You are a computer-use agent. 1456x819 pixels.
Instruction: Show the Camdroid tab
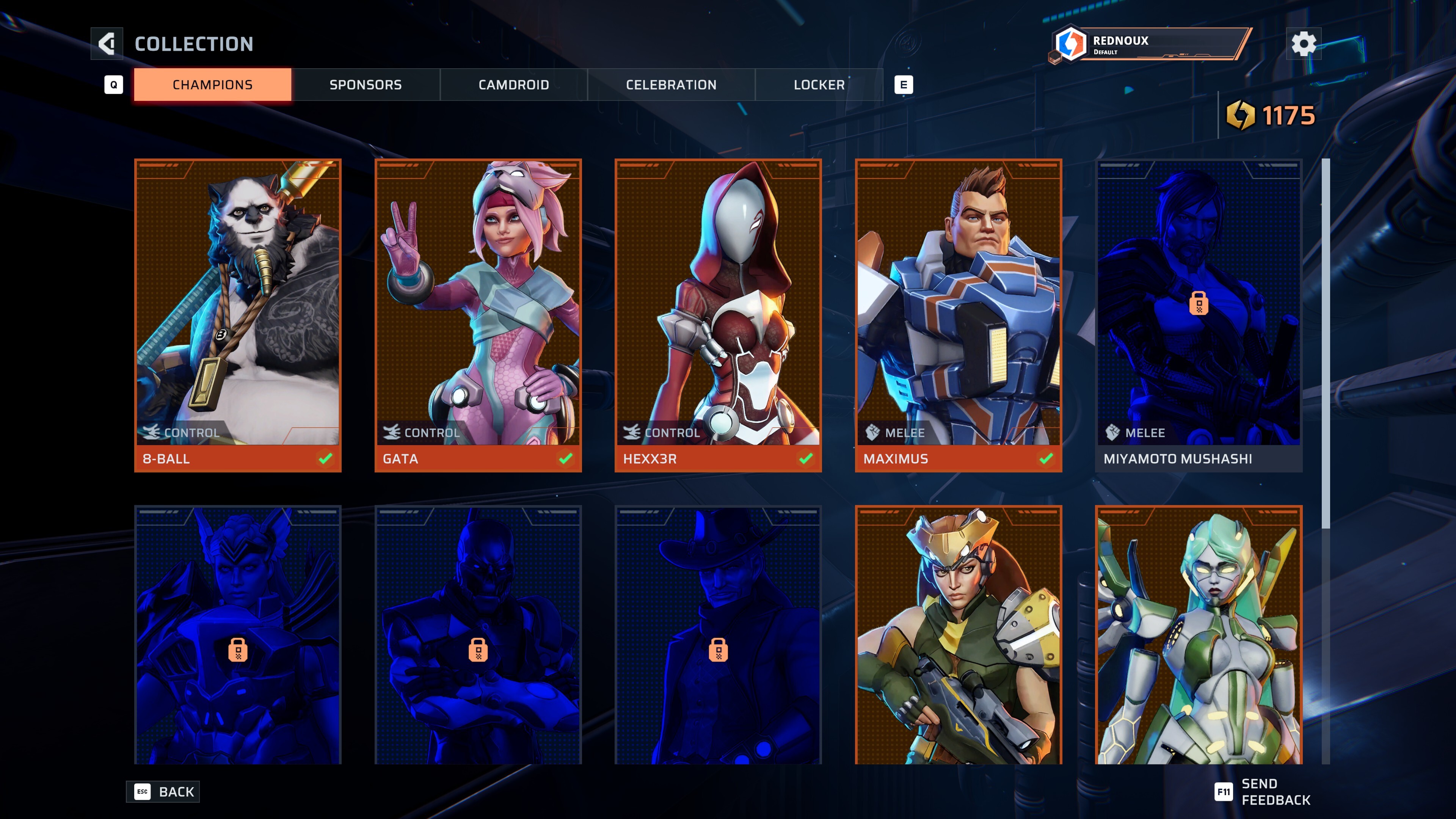click(513, 85)
